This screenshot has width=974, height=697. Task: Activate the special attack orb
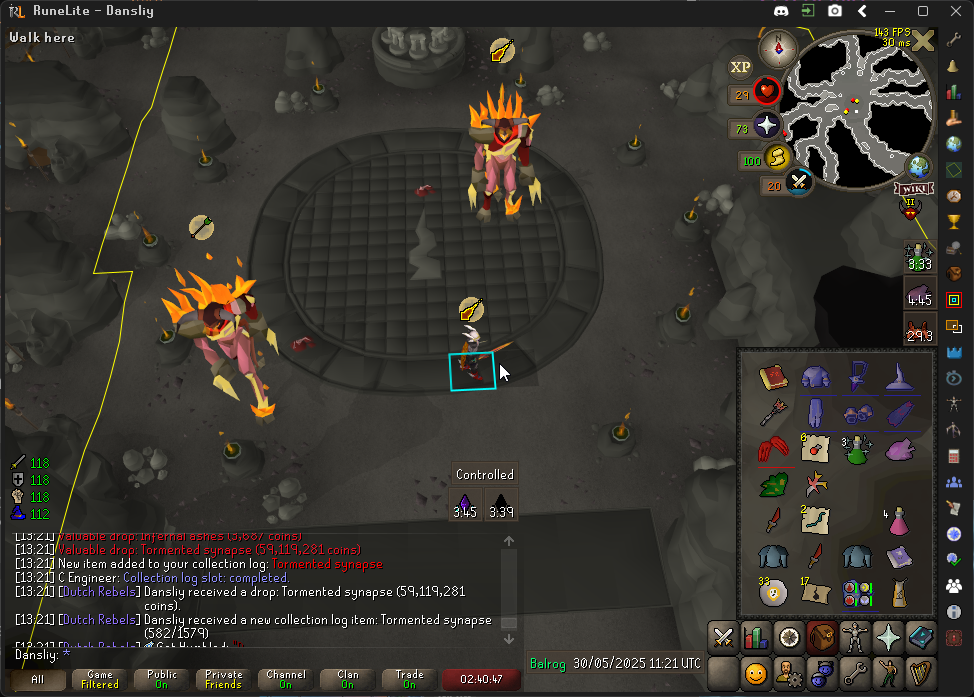point(798,182)
